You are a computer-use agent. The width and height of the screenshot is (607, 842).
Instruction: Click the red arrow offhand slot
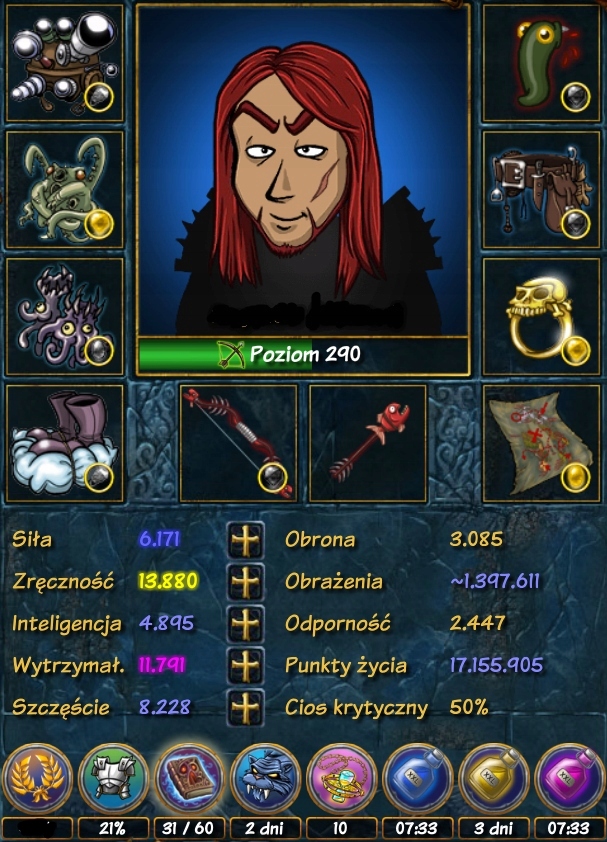tap(367, 443)
